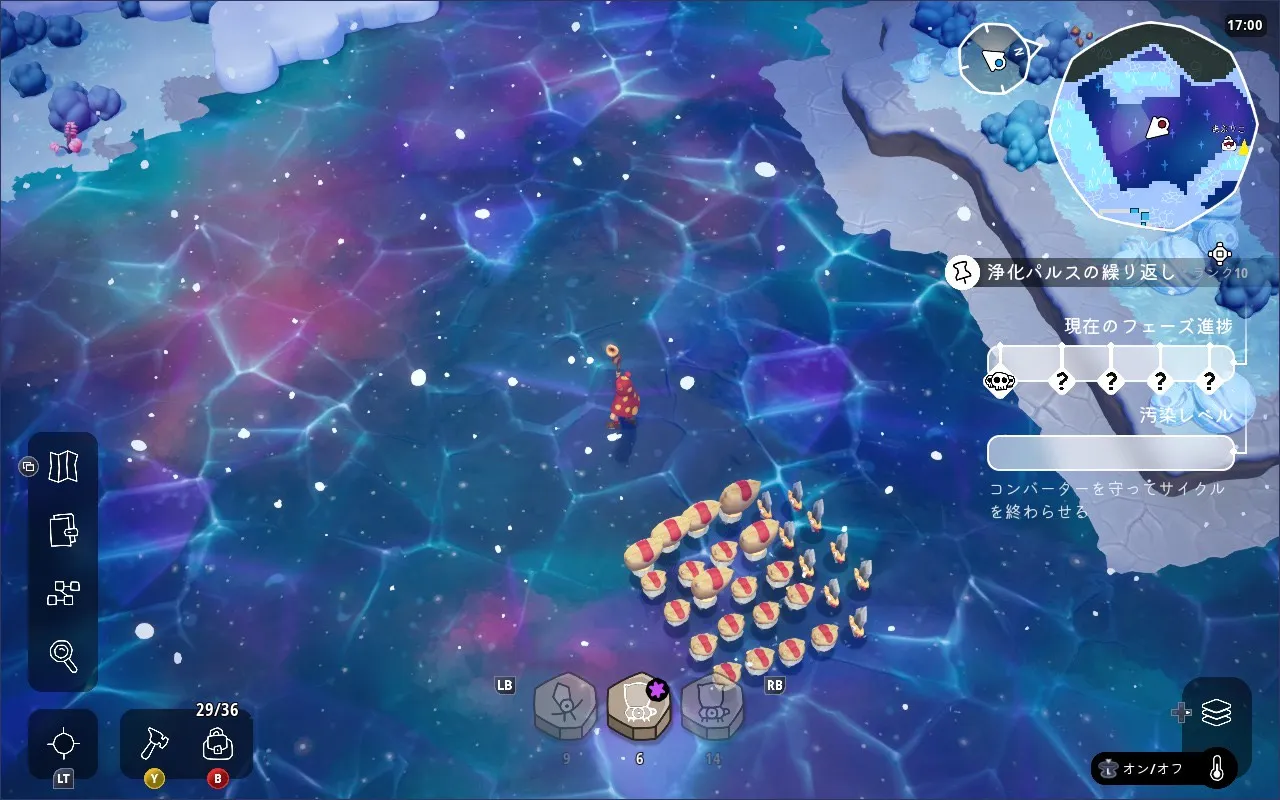Activate the crosshair targeting button

coord(63,744)
